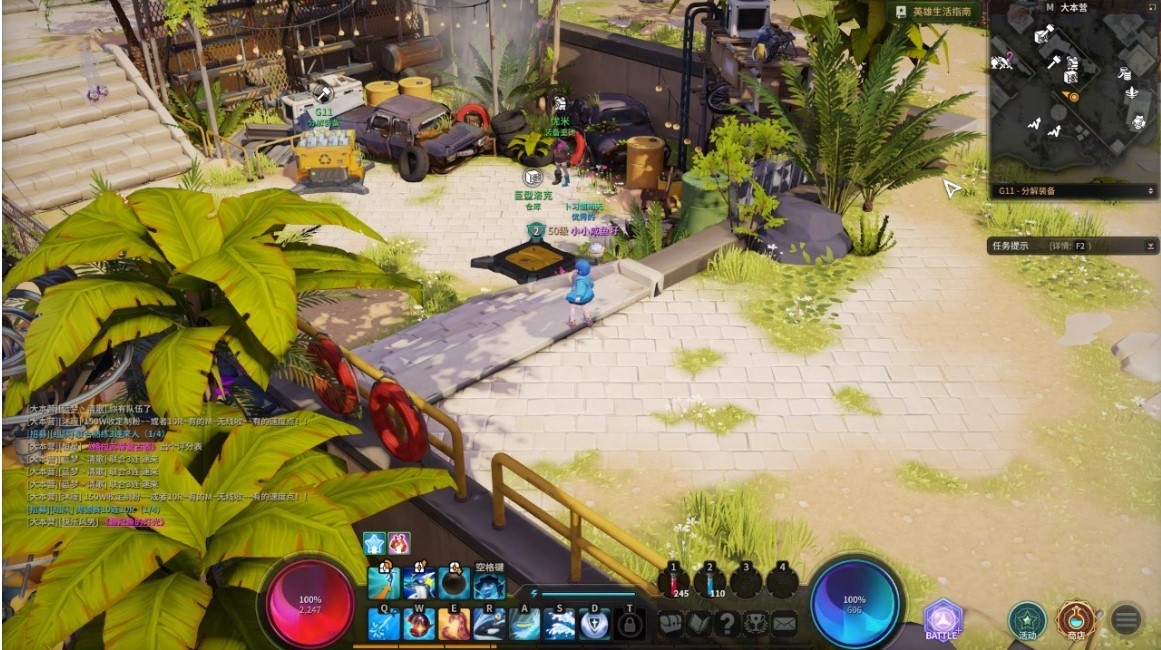
Task: Click the minimap of 大本营
Action: (x=1072, y=97)
